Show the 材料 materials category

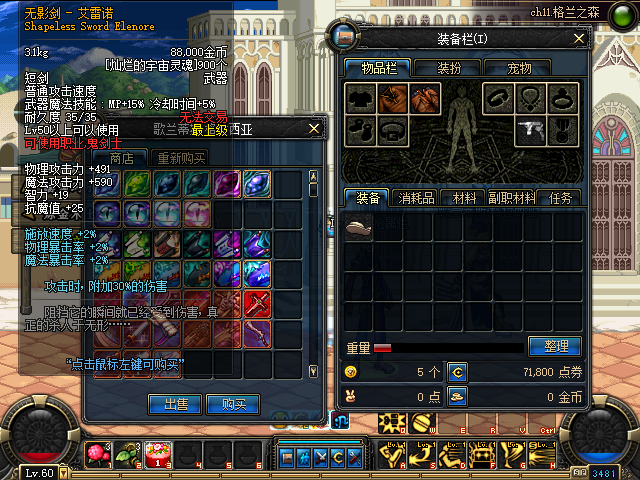coord(464,197)
